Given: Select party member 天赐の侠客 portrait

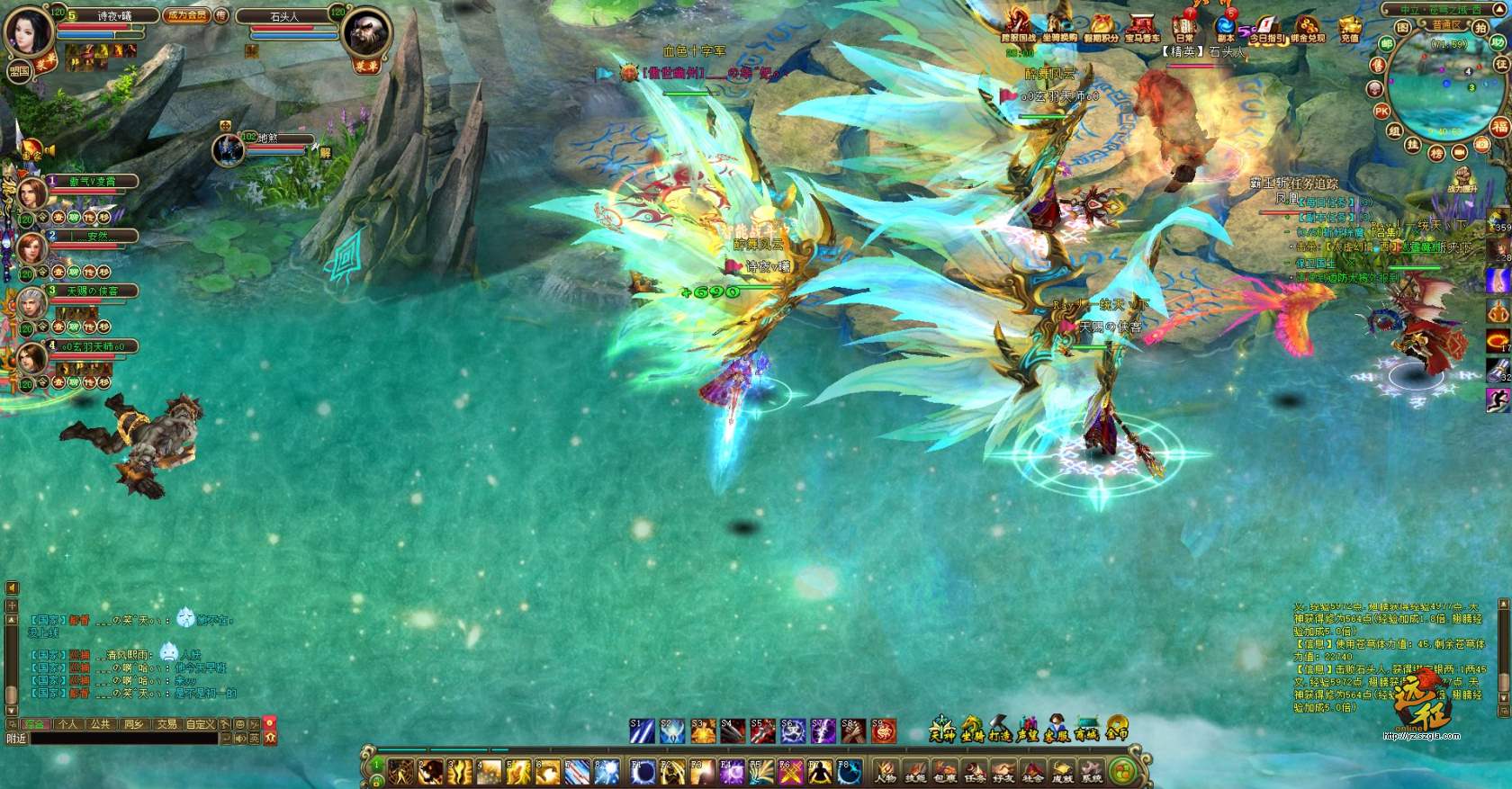Looking at the screenshot, I should point(32,304).
